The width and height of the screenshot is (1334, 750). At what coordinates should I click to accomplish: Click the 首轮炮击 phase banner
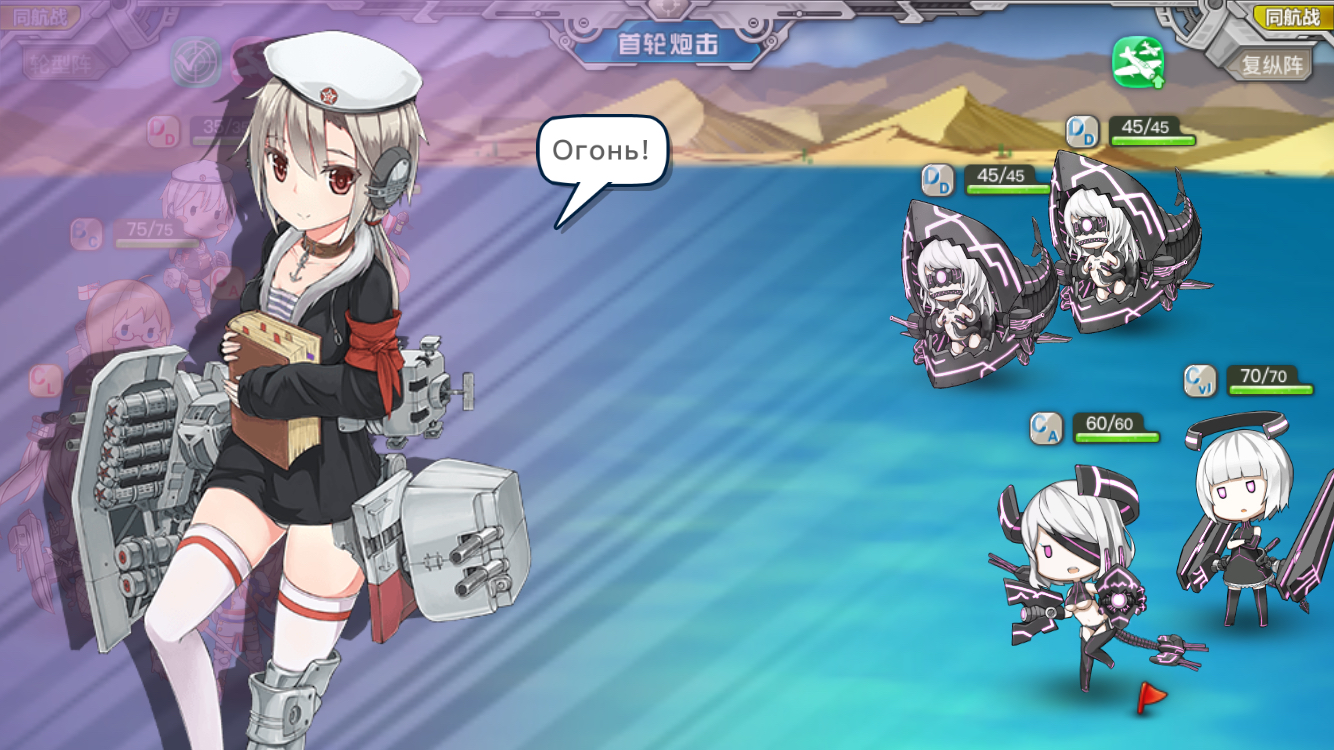(x=667, y=45)
